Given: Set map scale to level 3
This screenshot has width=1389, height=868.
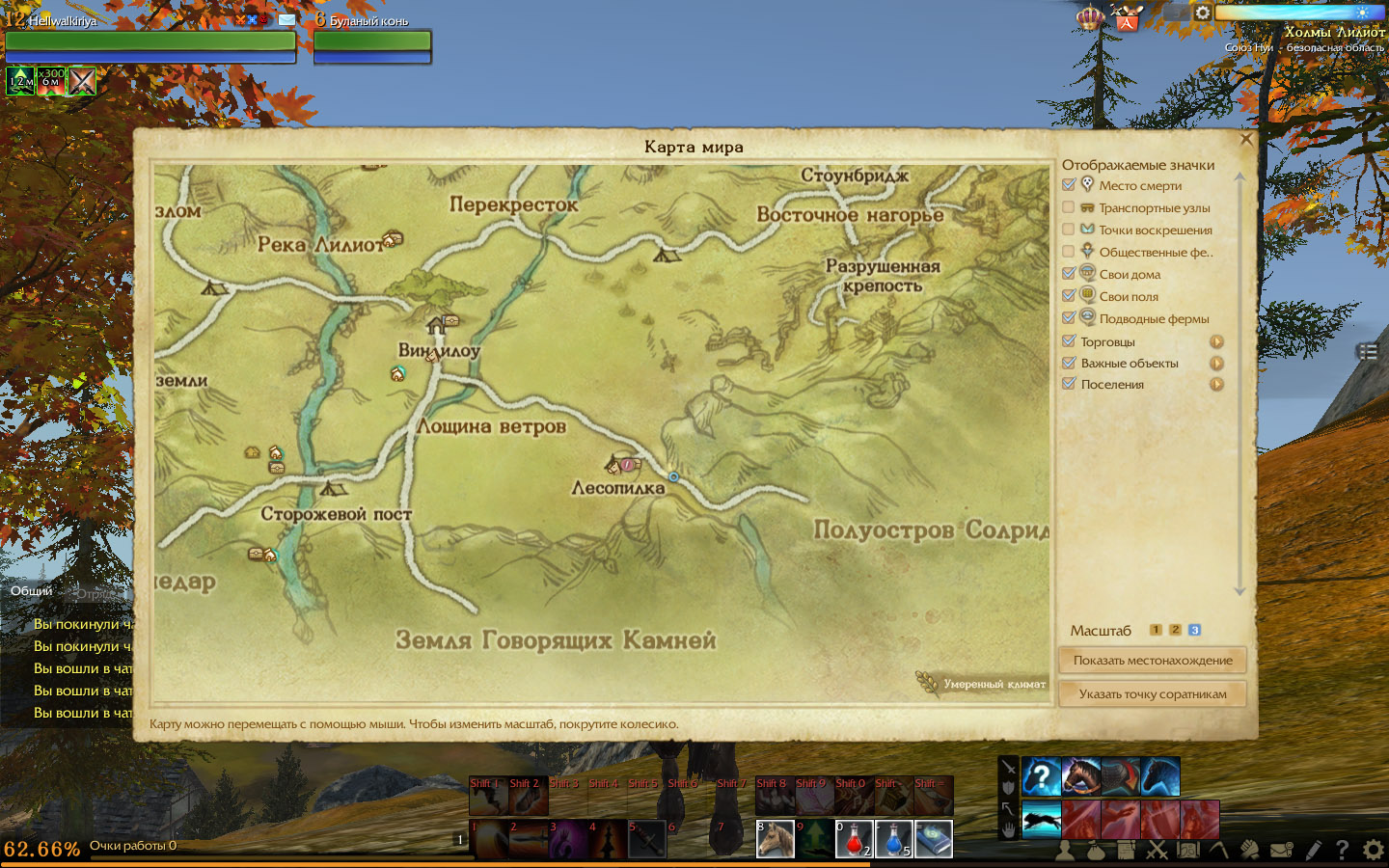Looking at the screenshot, I should (1194, 630).
